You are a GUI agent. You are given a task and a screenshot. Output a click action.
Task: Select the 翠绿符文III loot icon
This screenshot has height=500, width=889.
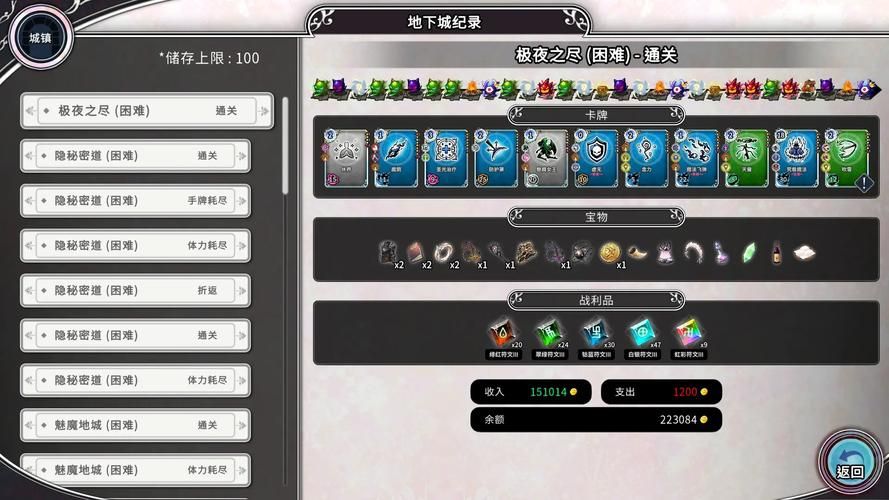547,332
